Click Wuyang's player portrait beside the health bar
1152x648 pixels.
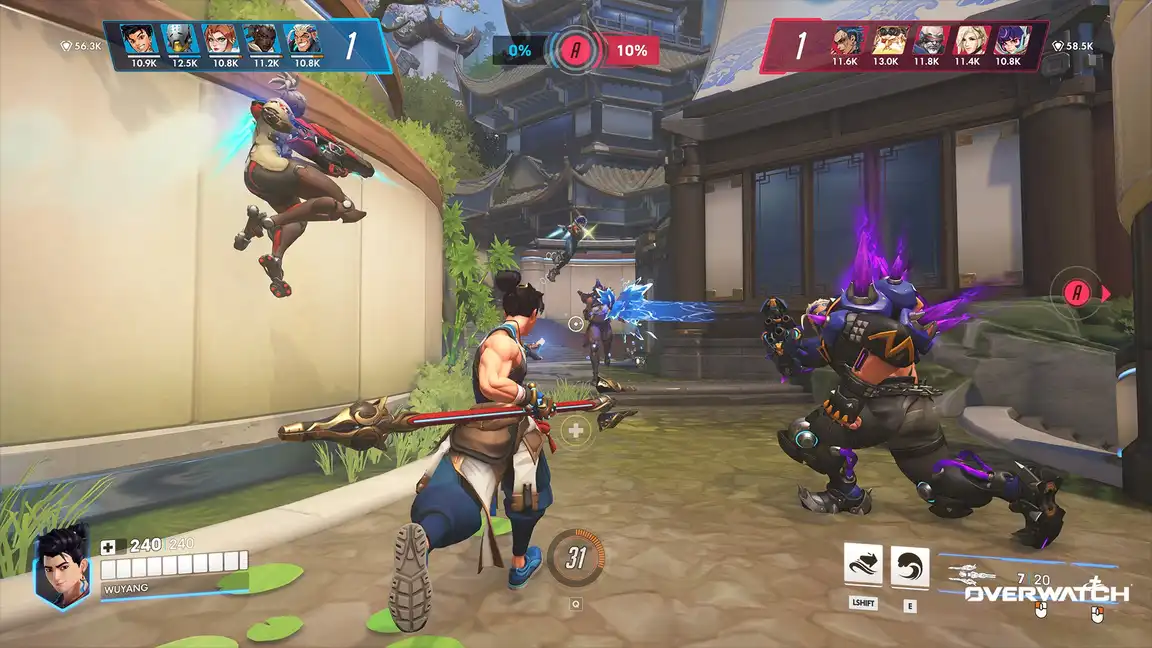click(x=62, y=566)
